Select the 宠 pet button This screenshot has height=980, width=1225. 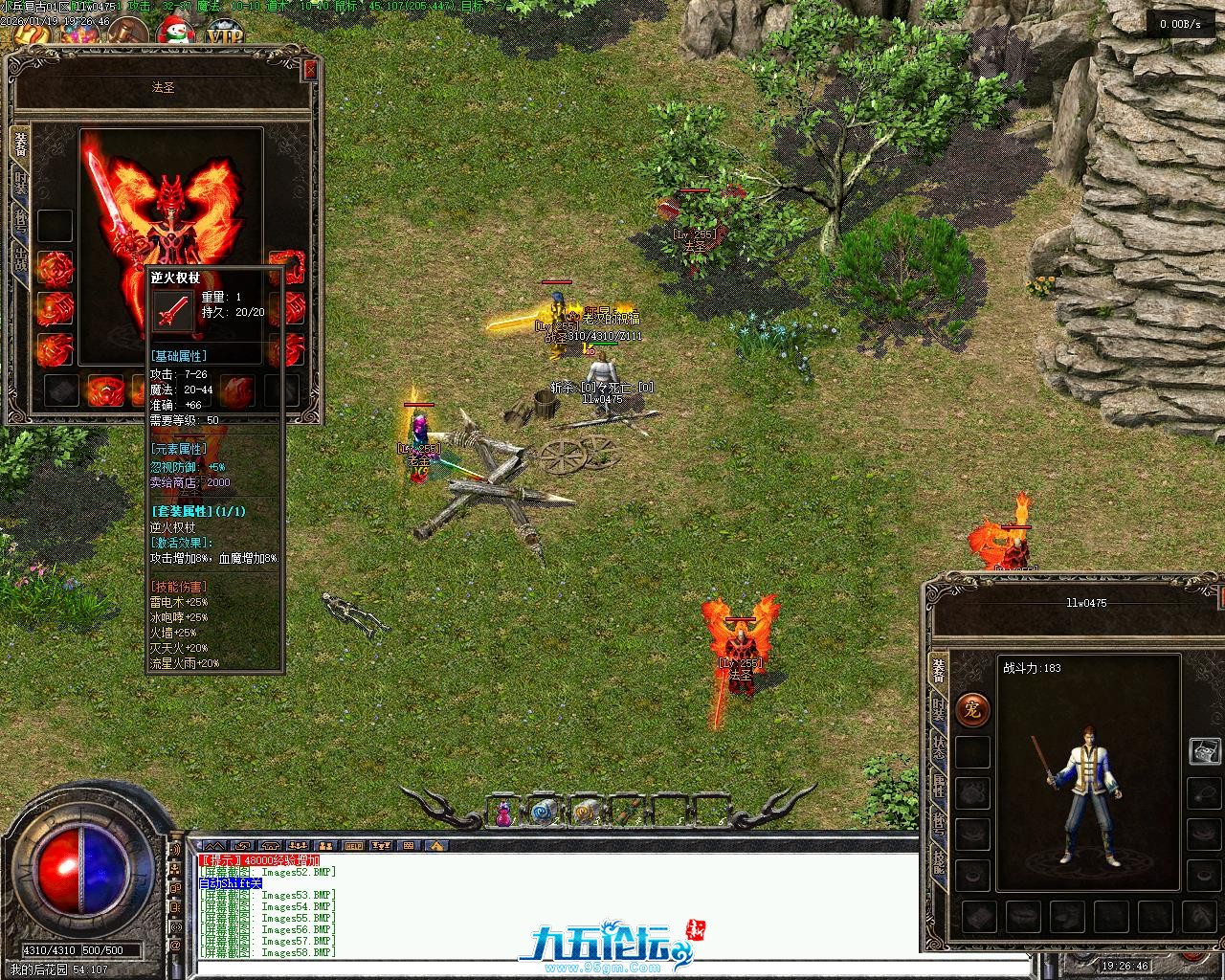[972, 709]
